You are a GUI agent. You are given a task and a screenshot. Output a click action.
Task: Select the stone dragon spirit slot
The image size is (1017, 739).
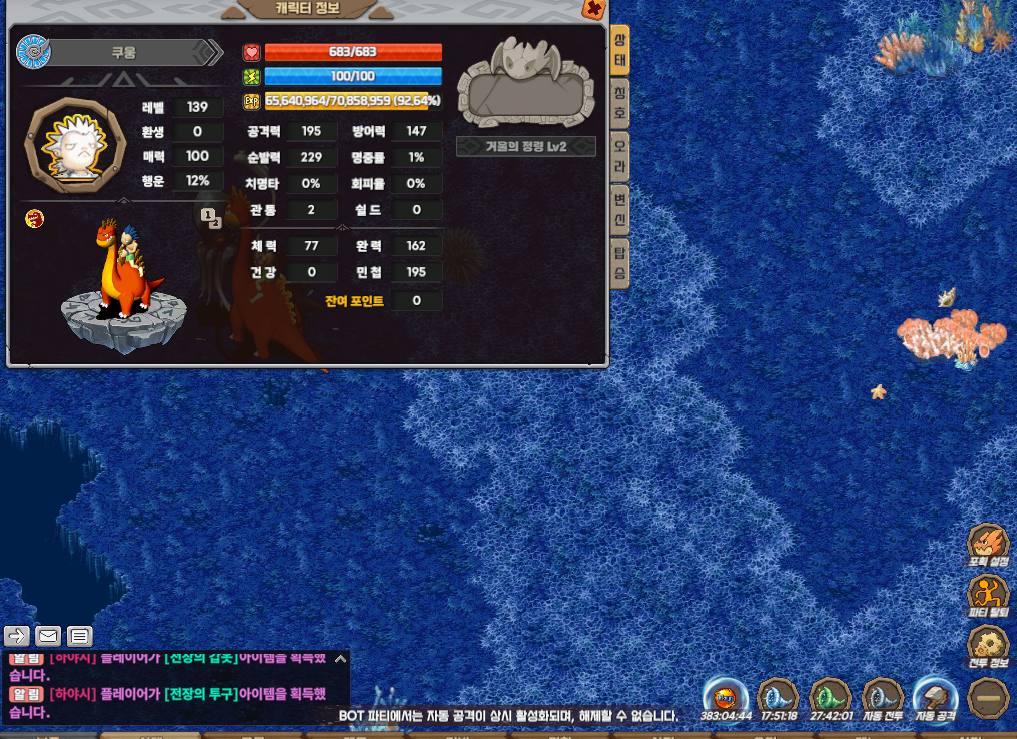click(x=525, y=83)
